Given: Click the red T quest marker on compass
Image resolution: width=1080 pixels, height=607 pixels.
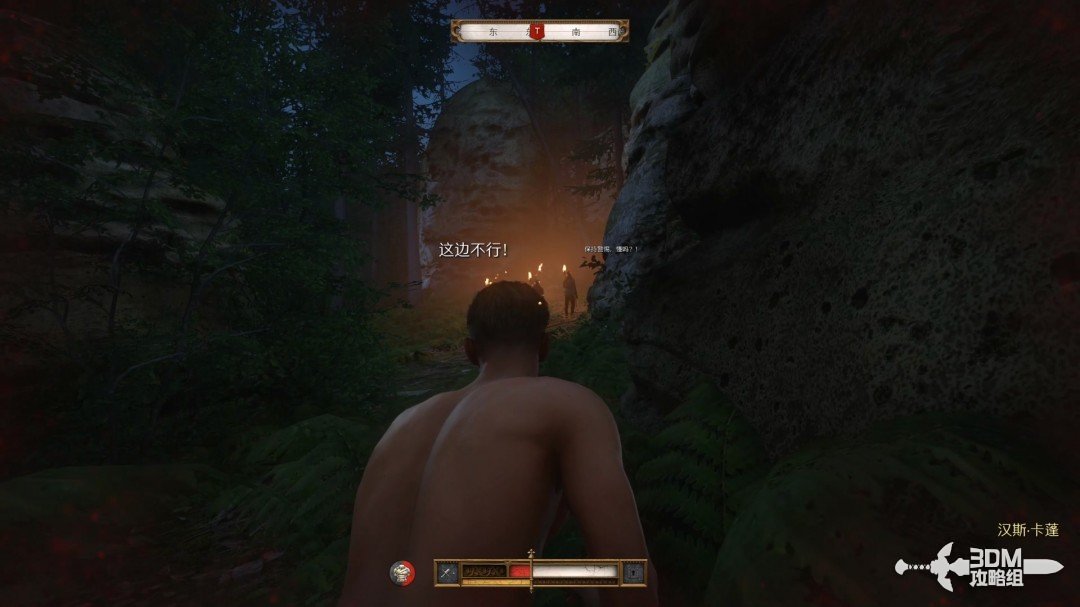Looking at the screenshot, I should tap(538, 31).
